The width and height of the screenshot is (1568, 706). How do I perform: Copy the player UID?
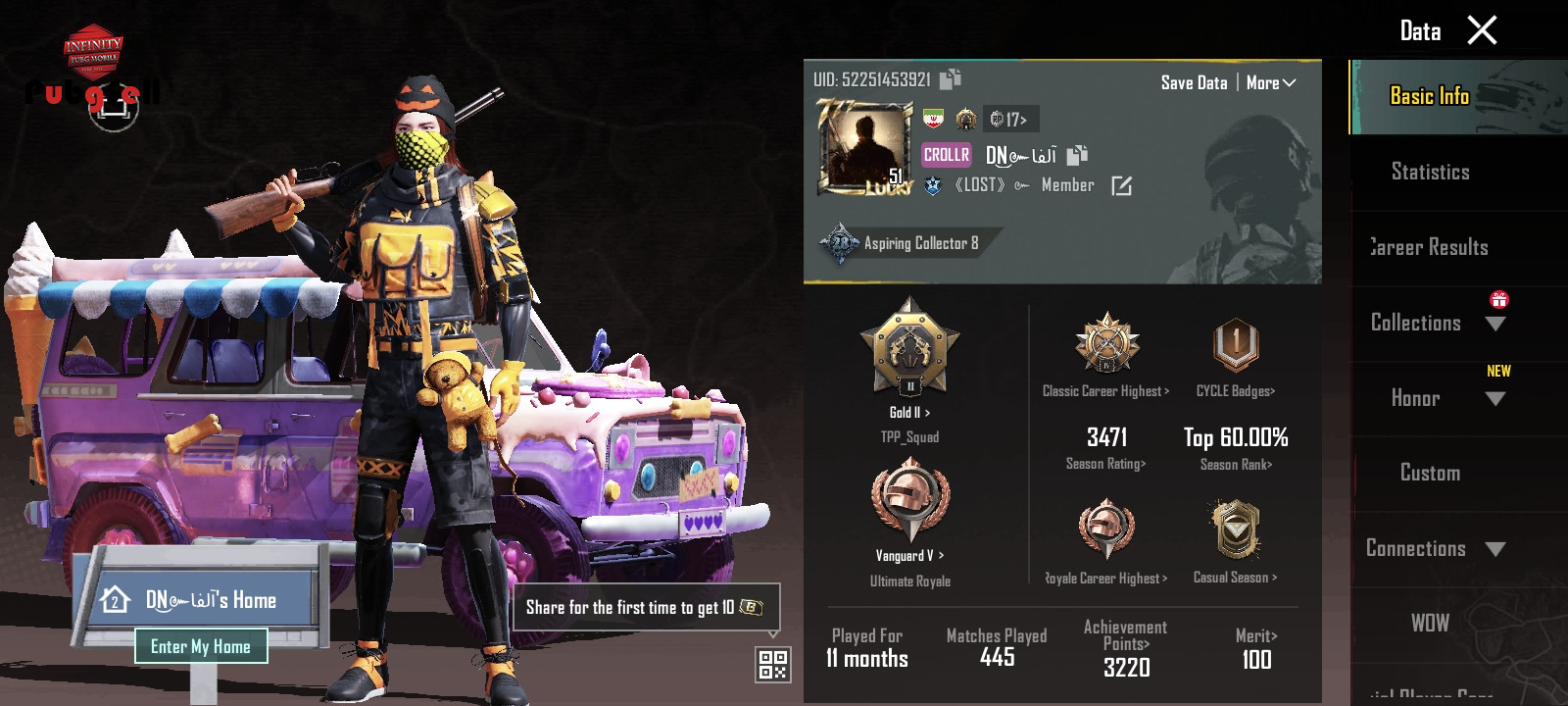[950, 79]
